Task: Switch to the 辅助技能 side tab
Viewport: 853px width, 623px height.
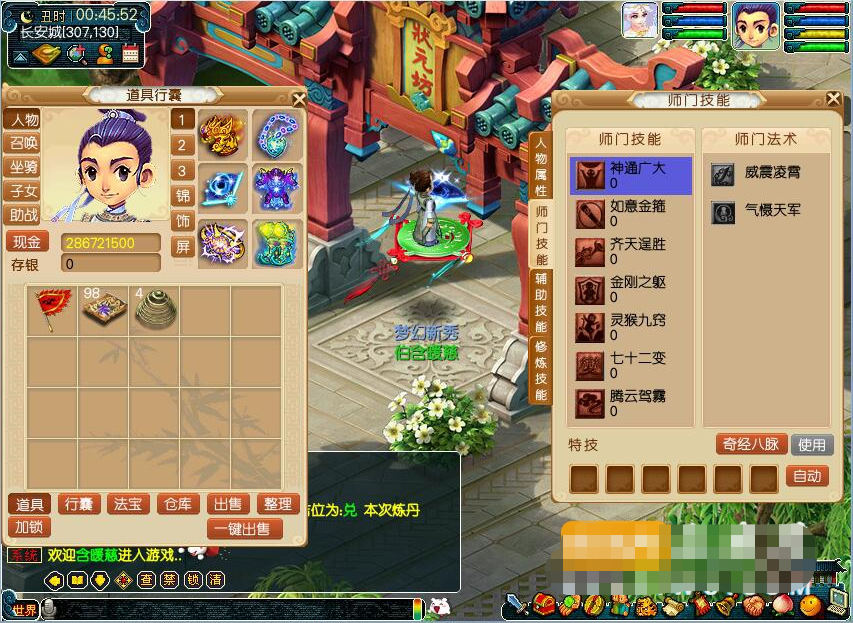Action: point(540,303)
